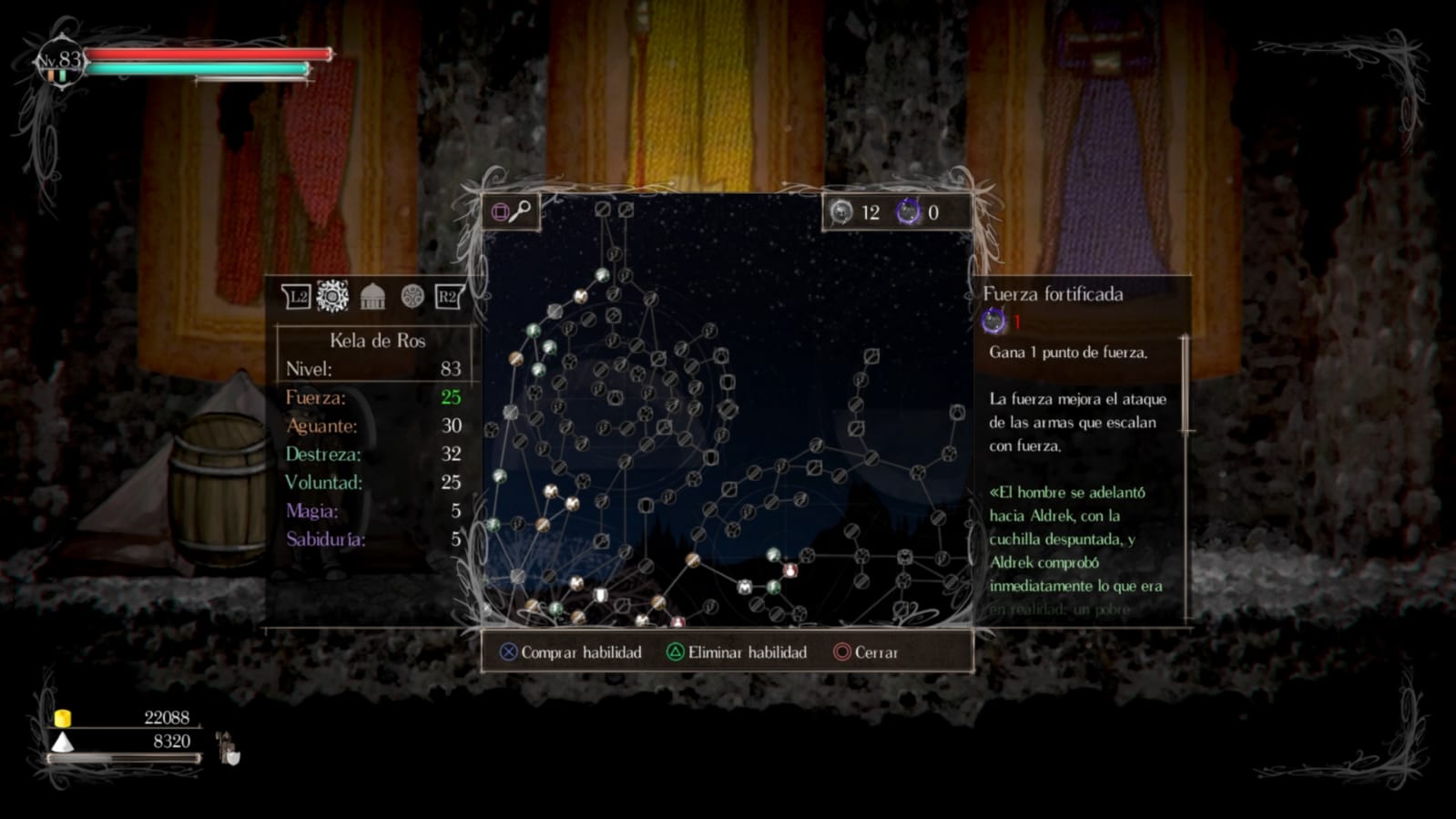1456x819 pixels.
Task: Click the Fuerza fortificada description scrollbar
Action: [1185, 384]
